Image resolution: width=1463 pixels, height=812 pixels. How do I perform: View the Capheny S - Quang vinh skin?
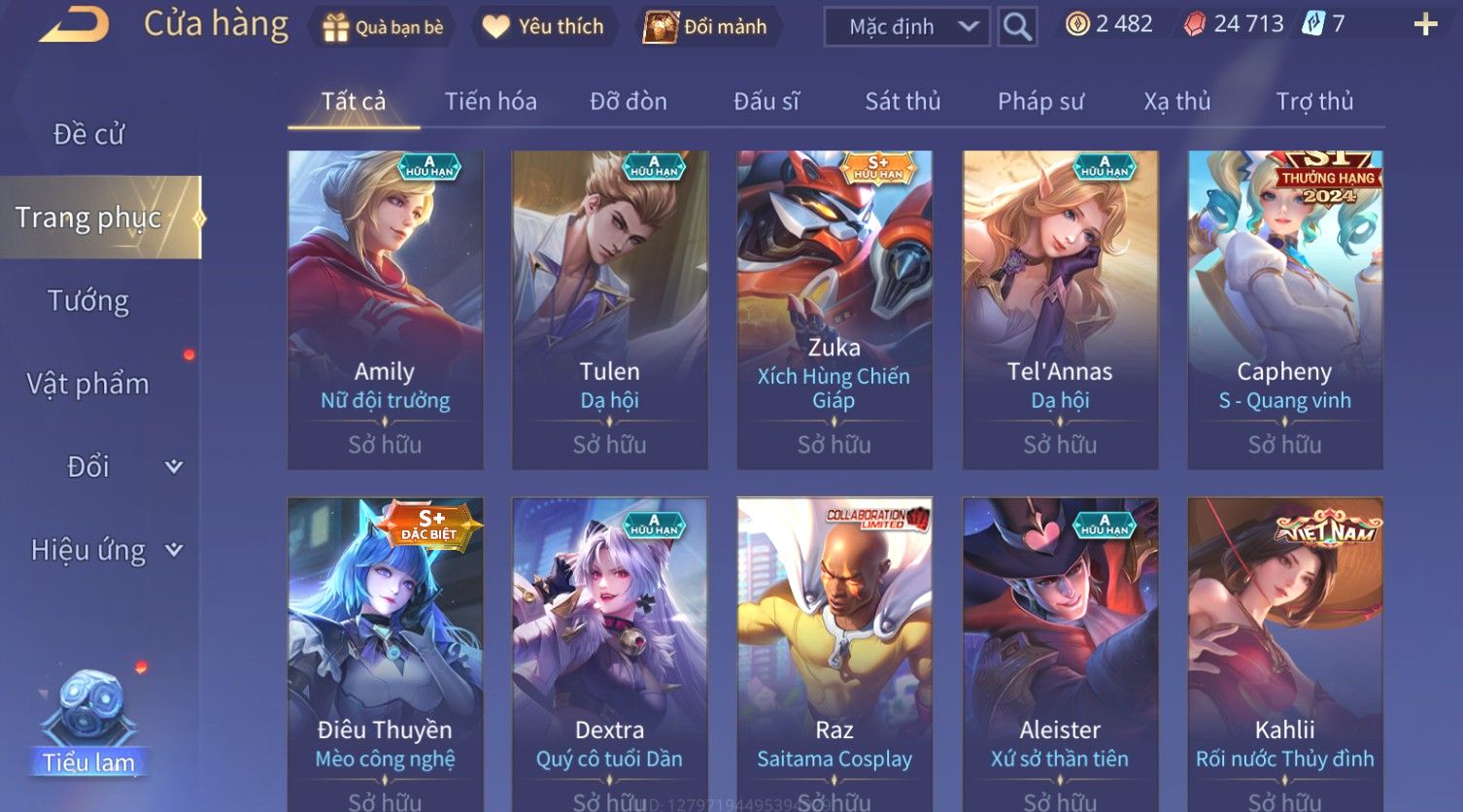[1285, 309]
